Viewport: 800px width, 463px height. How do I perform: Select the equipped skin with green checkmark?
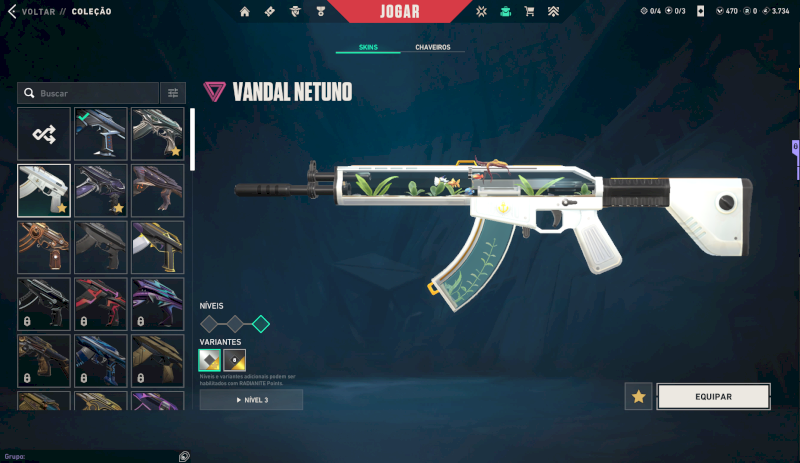[x=101, y=133]
